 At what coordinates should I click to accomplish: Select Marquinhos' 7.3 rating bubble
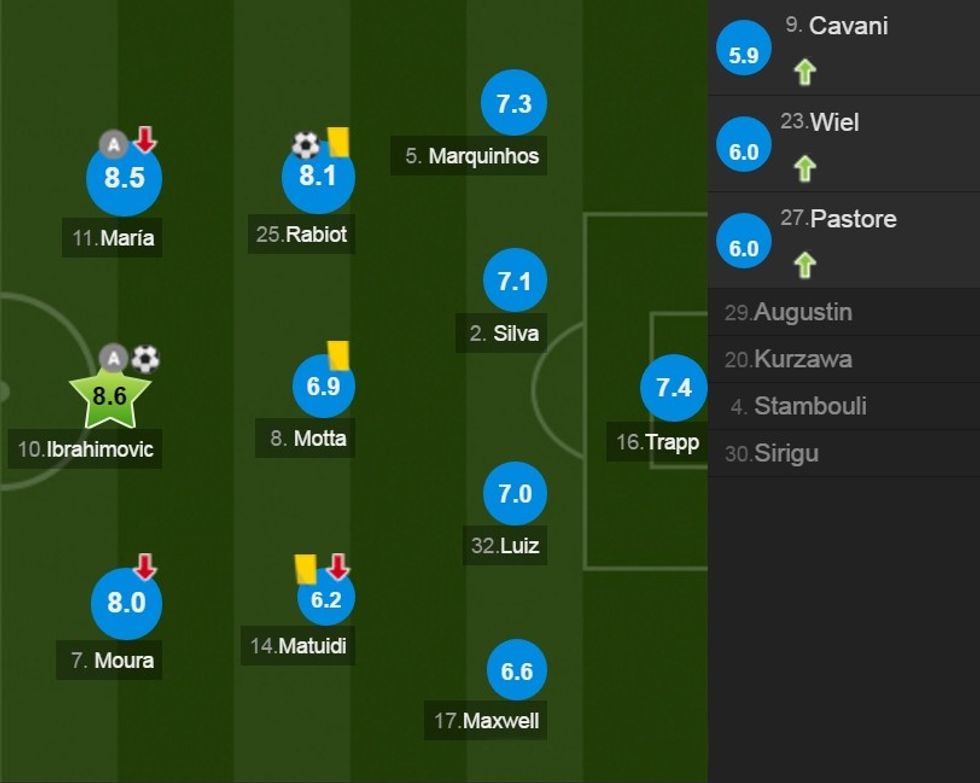pyautogui.click(x=513, y=103)
